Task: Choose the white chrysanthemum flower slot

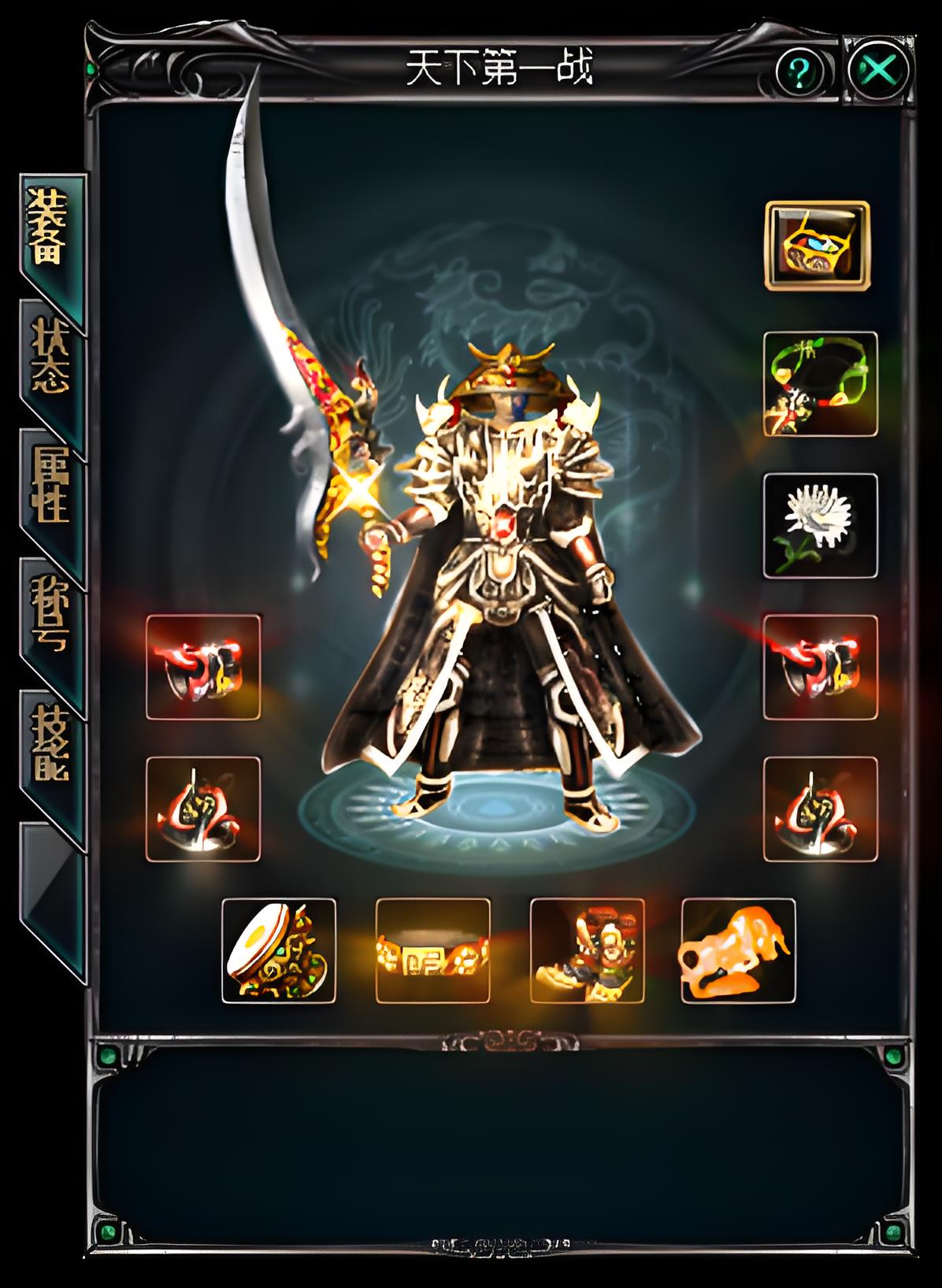Action: 820,526
